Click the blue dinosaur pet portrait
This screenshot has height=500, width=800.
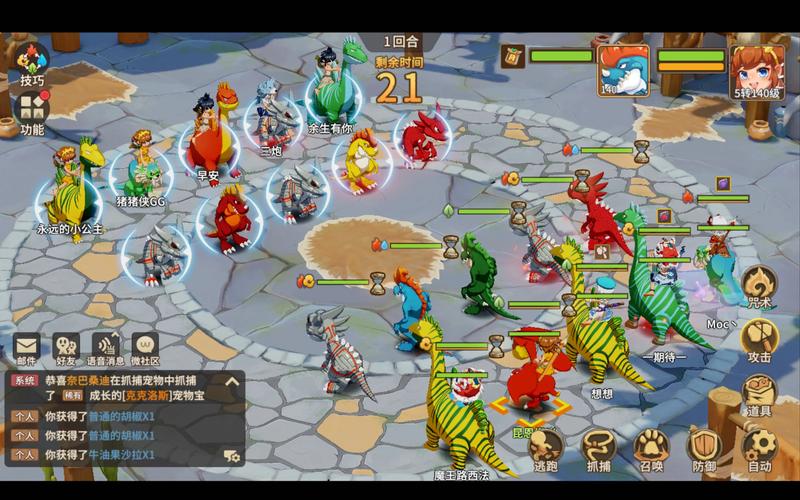pos(623,69)
